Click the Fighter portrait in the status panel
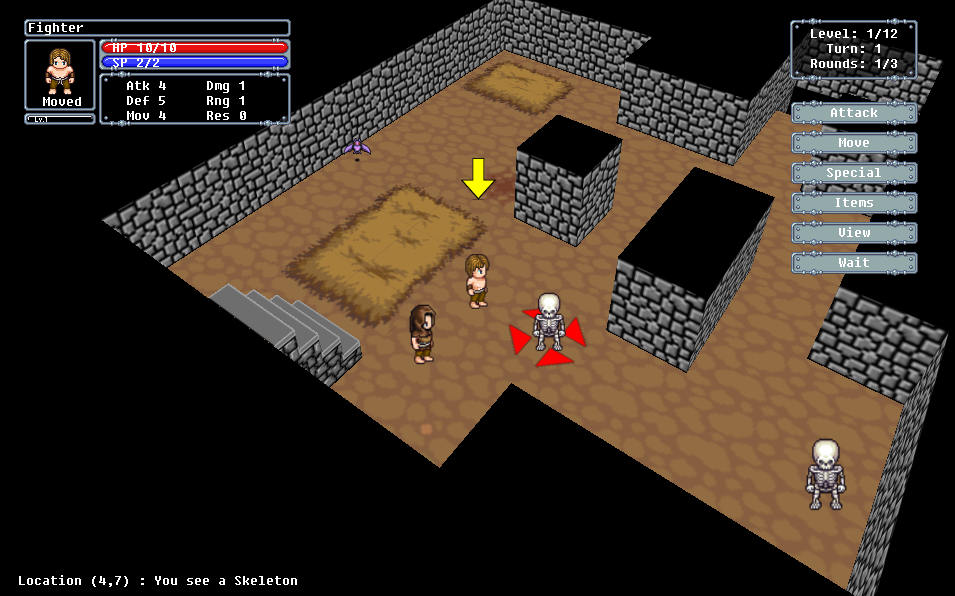 (x=61, y=70)
